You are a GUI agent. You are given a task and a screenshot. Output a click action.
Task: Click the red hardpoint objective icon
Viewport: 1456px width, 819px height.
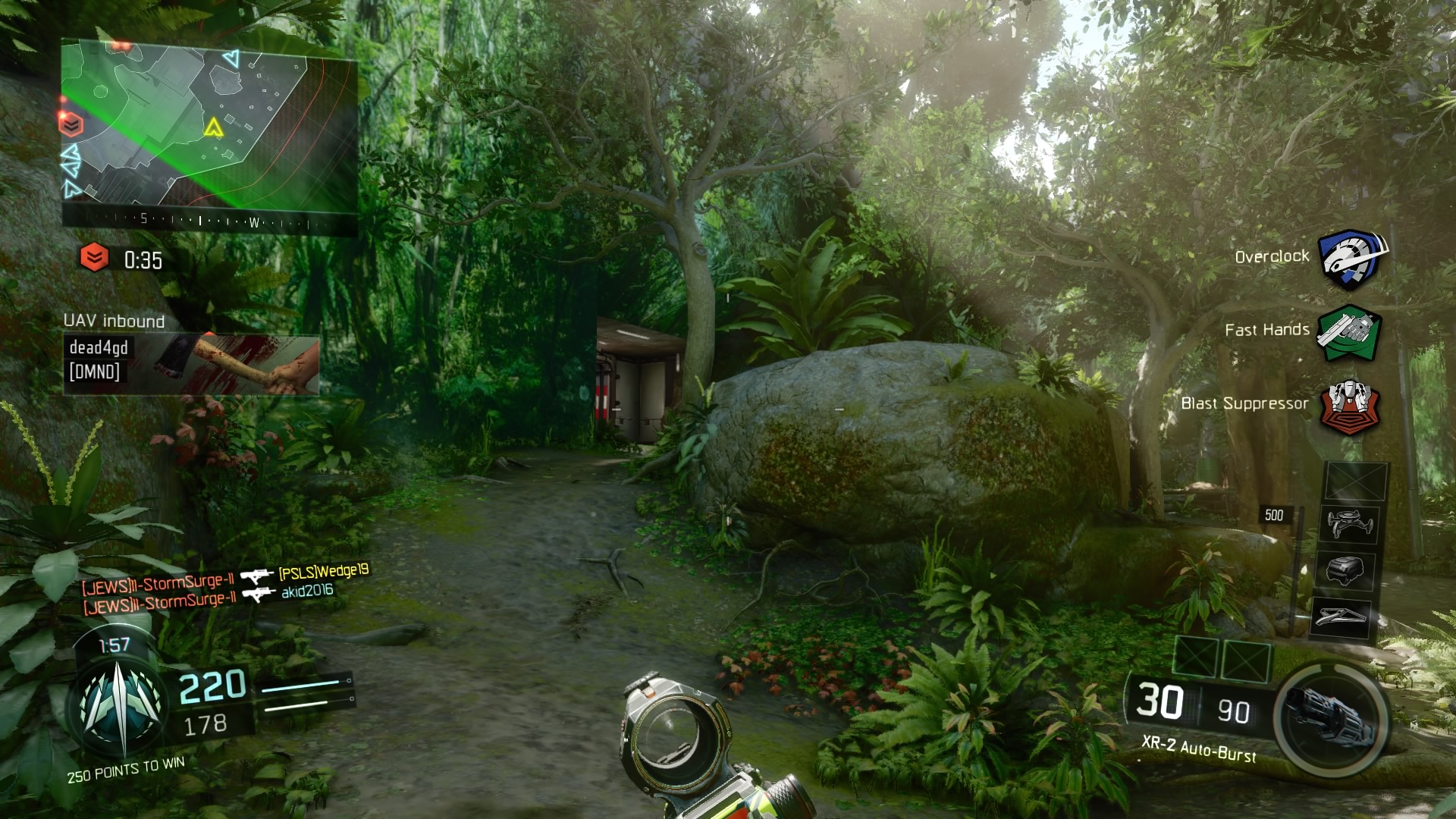coord(95,257)
